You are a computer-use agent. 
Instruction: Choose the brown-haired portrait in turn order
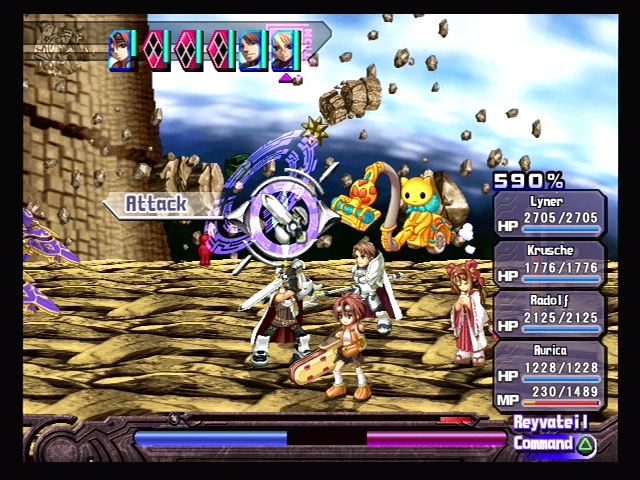click(x=253, y=50)
